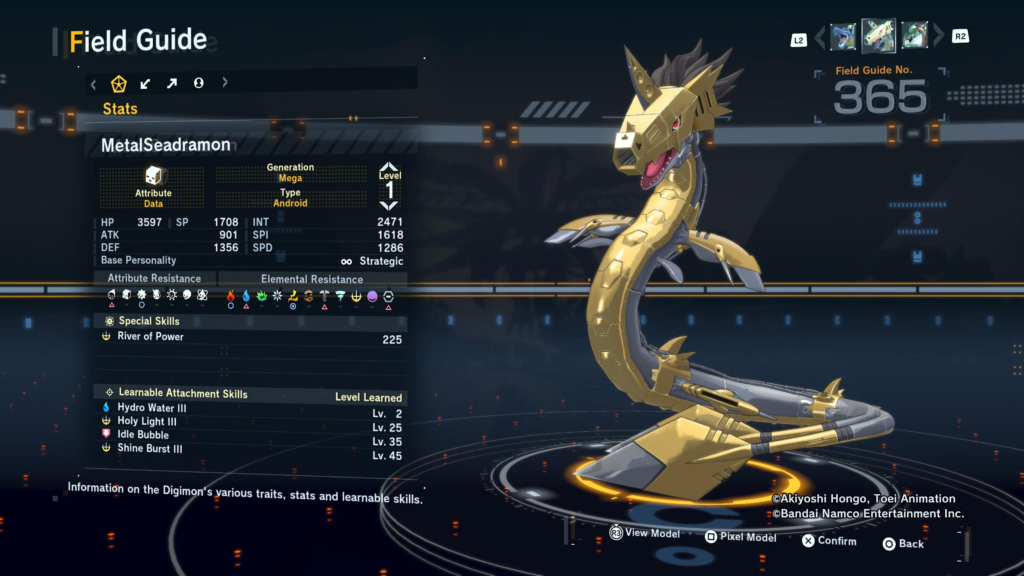Image resolution: width=1024 pixels, height=576 pixels.
Task: Select the blue dragon Digimon thumbnail
Action: (843, 36)
